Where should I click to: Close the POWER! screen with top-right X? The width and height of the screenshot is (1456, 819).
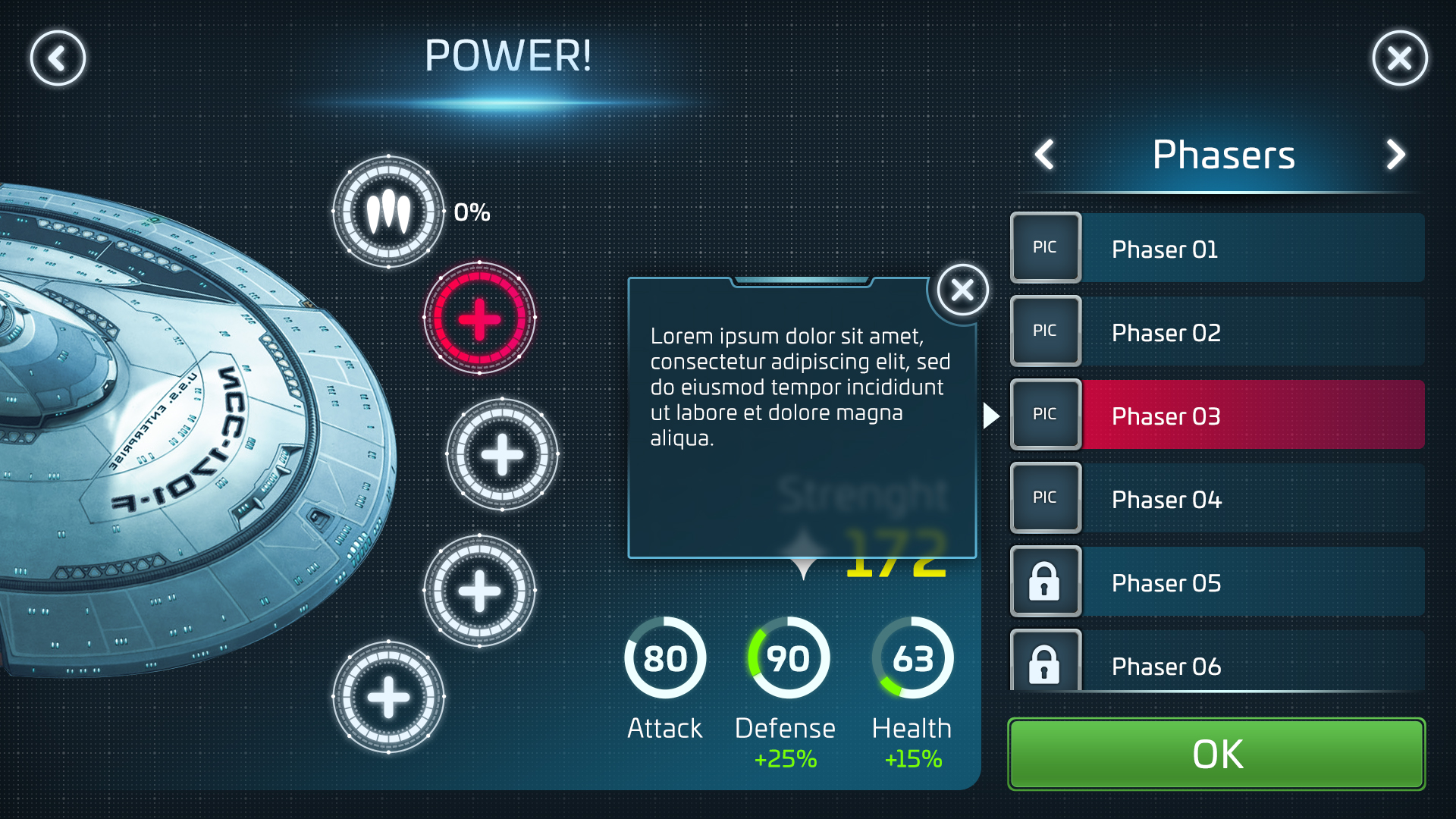tap(1399, 58)
